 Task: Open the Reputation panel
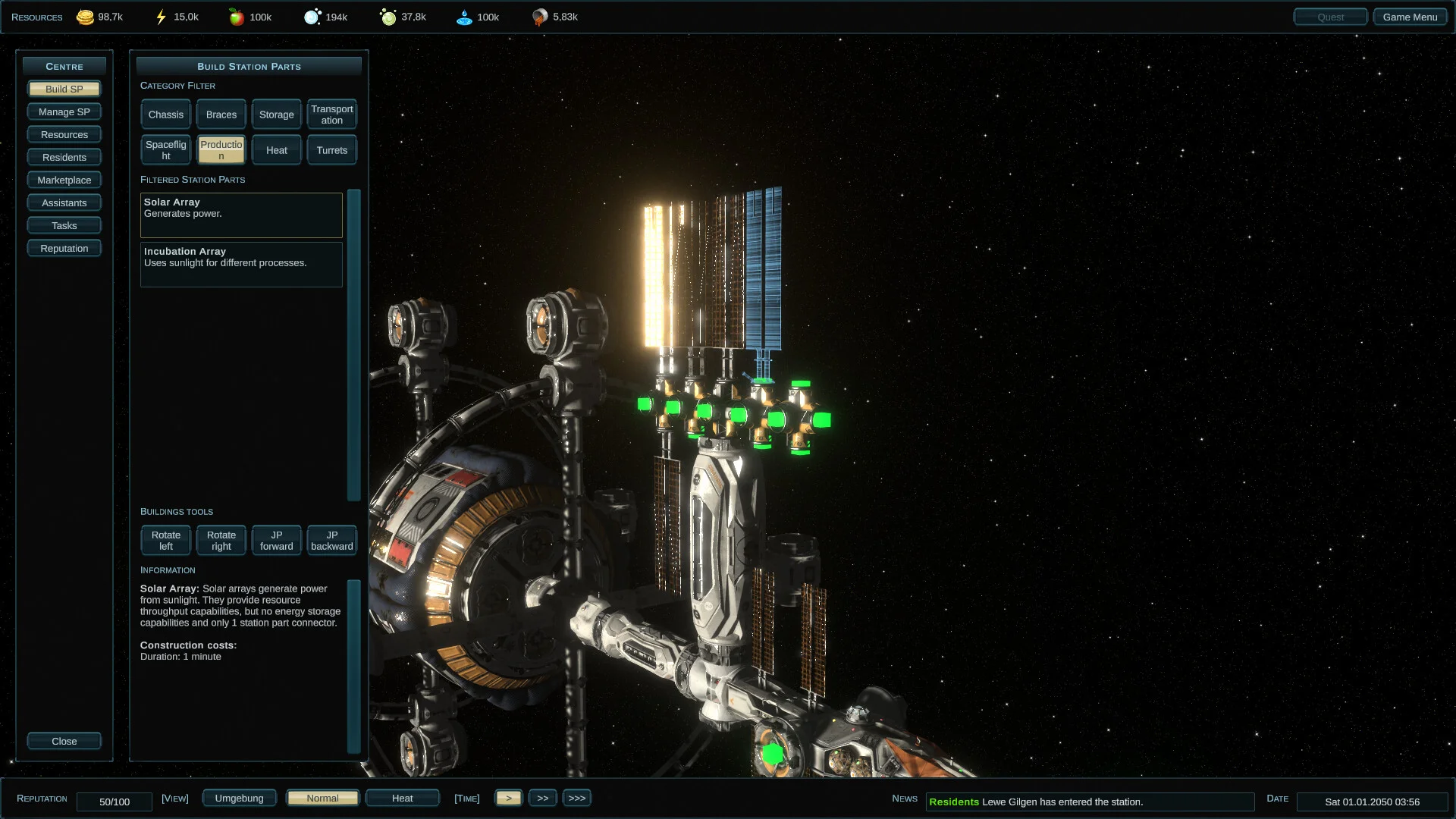point(64,248)
